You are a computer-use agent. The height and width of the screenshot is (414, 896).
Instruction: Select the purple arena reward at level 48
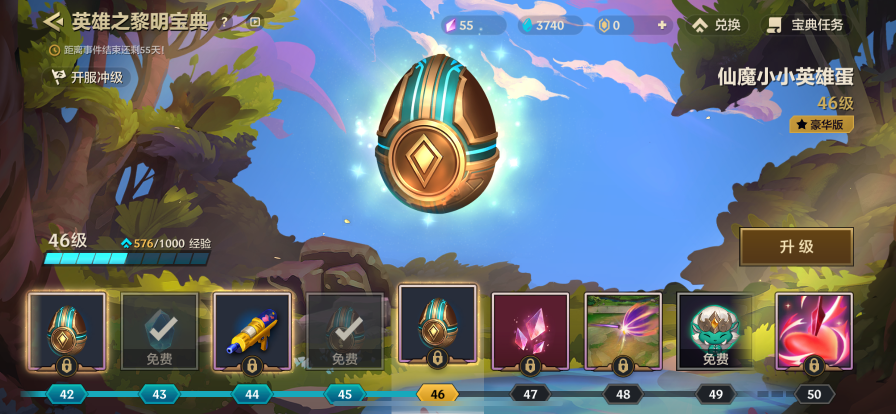[x=623, y=331]
